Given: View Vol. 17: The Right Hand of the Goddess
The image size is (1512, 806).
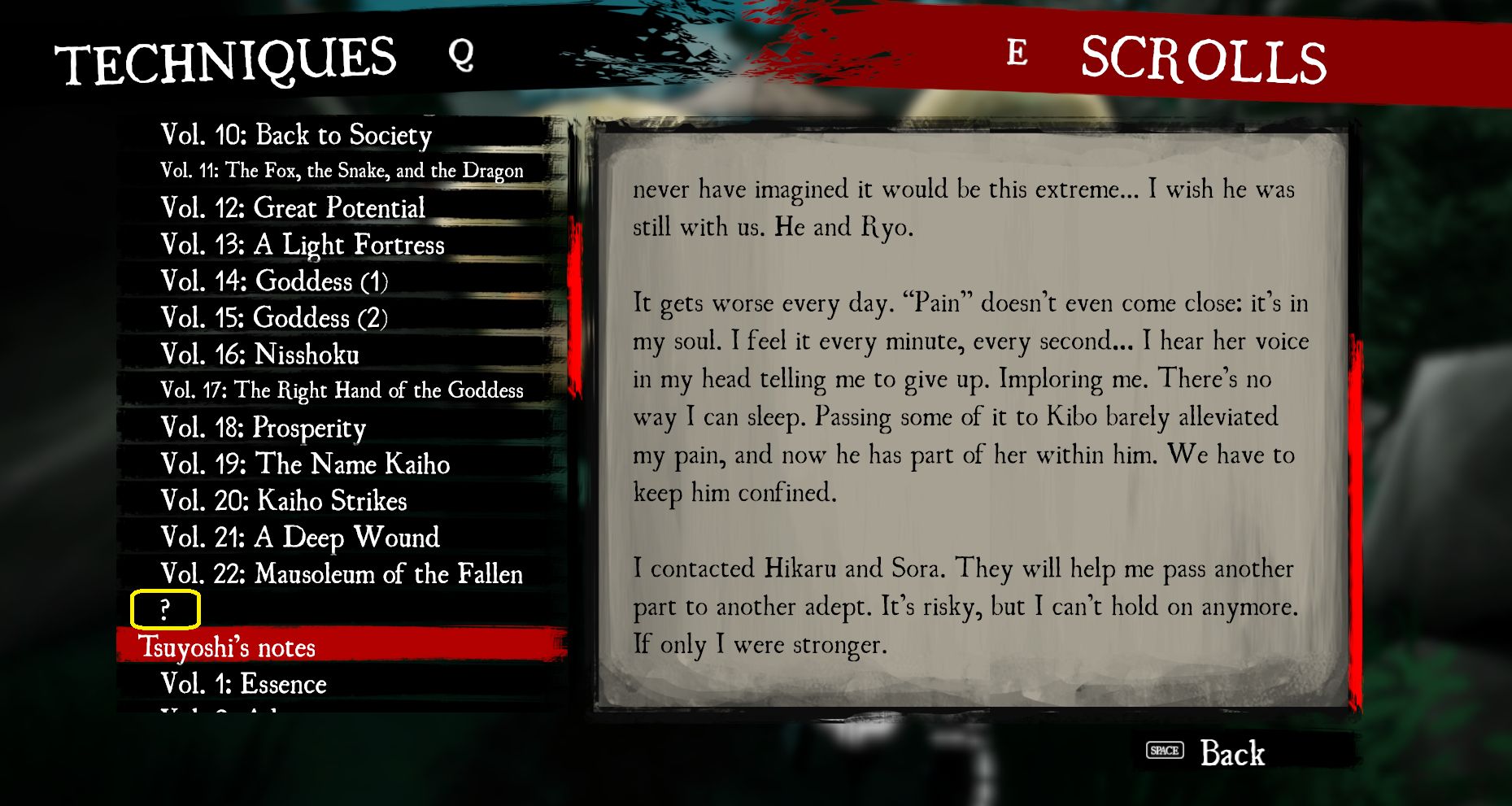Looking at the screenshot, I should [342, 390].
